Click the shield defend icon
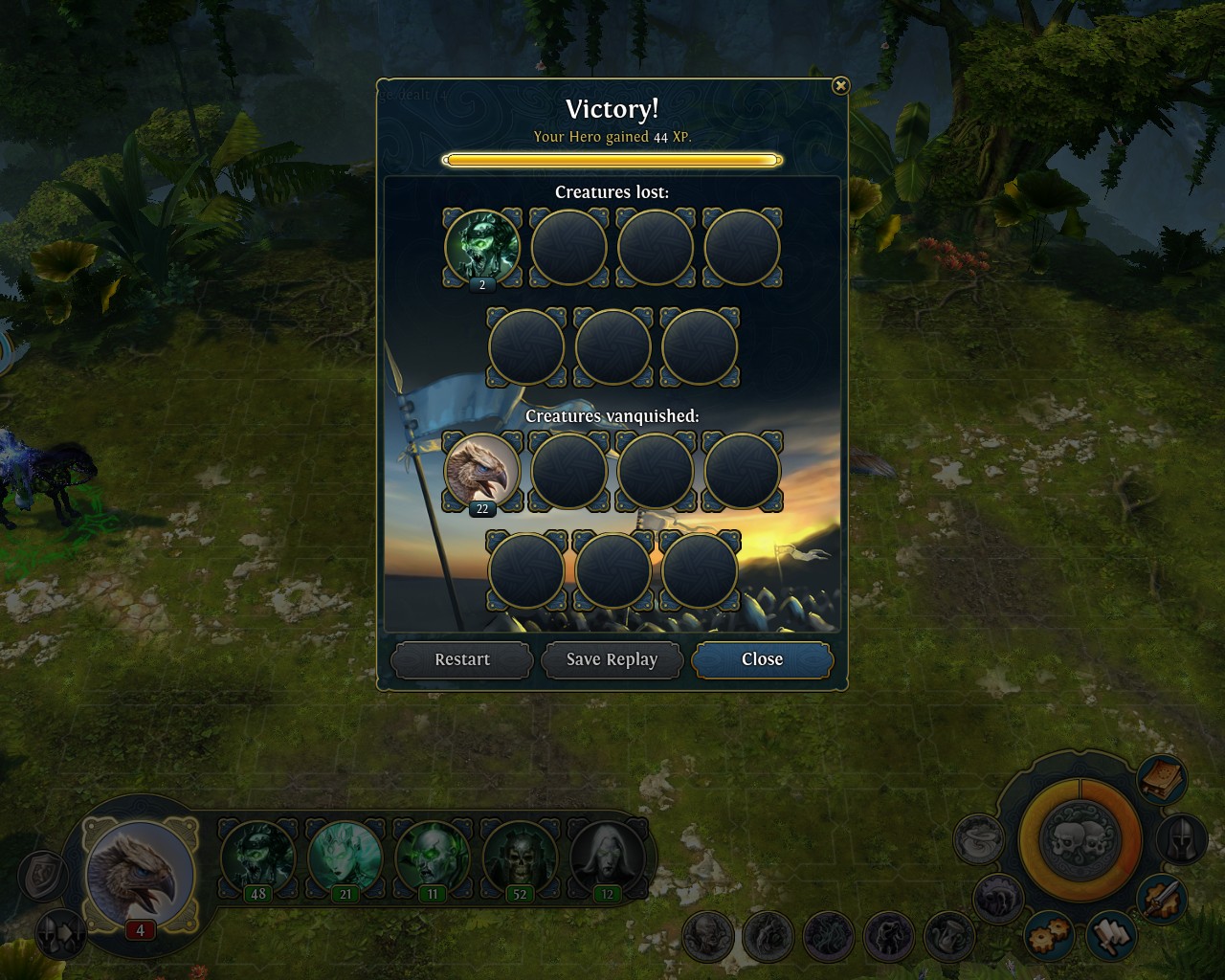Image resolution: width=1225 pixels, height=980 pixels. point(43,875)
